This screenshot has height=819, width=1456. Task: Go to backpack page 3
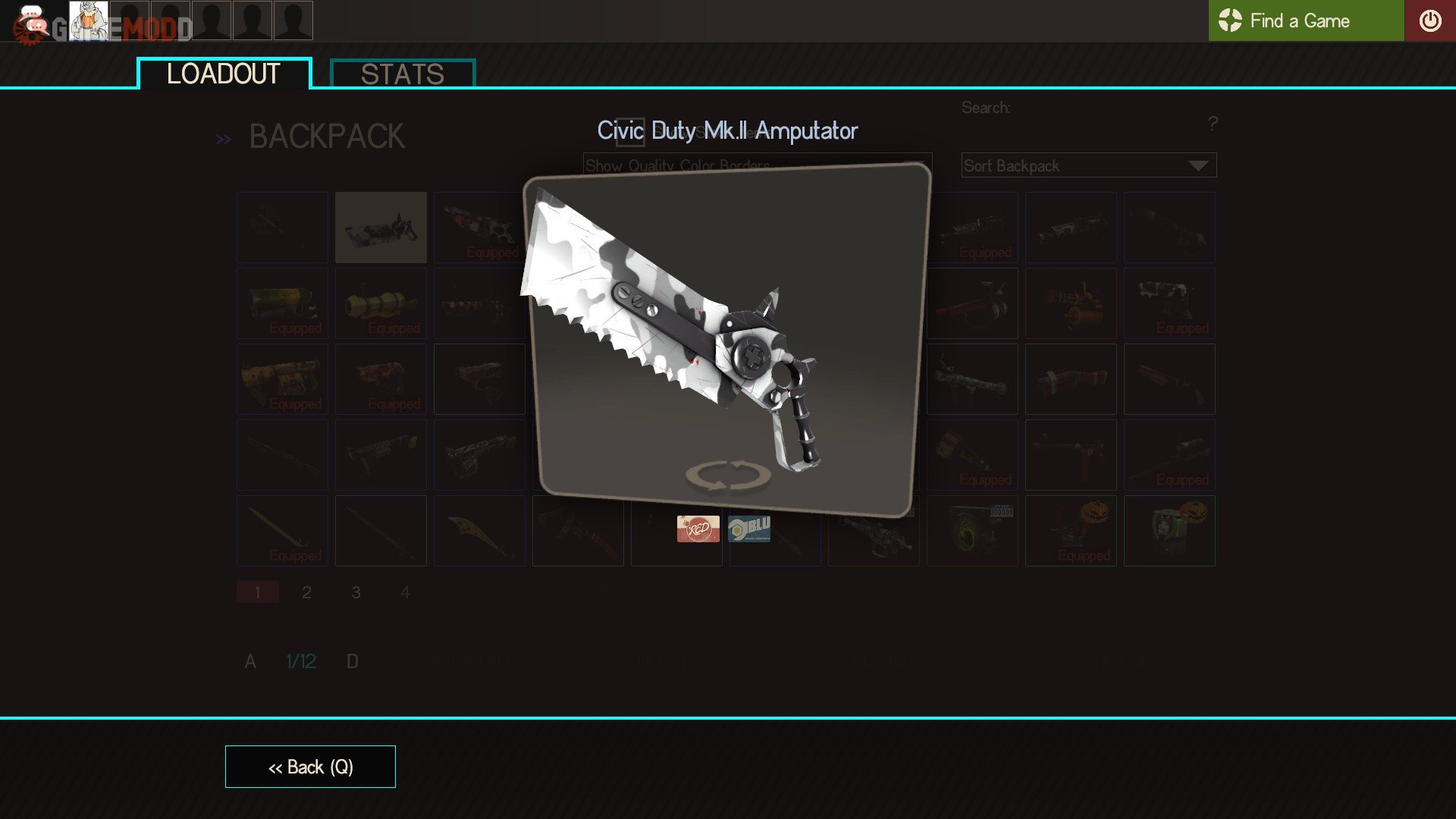click(x=356, y=592)
